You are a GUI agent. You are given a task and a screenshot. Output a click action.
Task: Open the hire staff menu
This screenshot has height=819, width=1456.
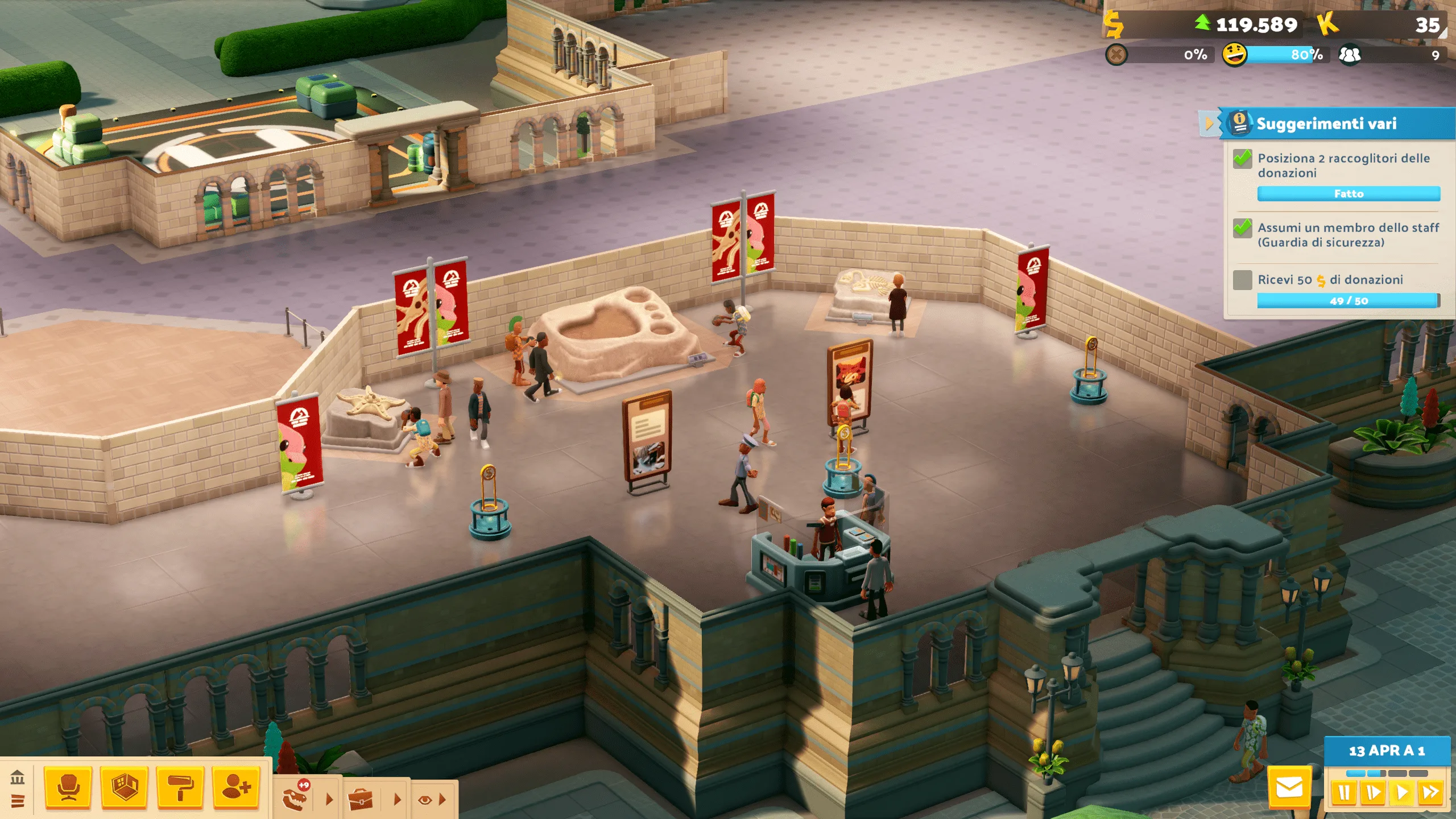(x=236, y=787)
